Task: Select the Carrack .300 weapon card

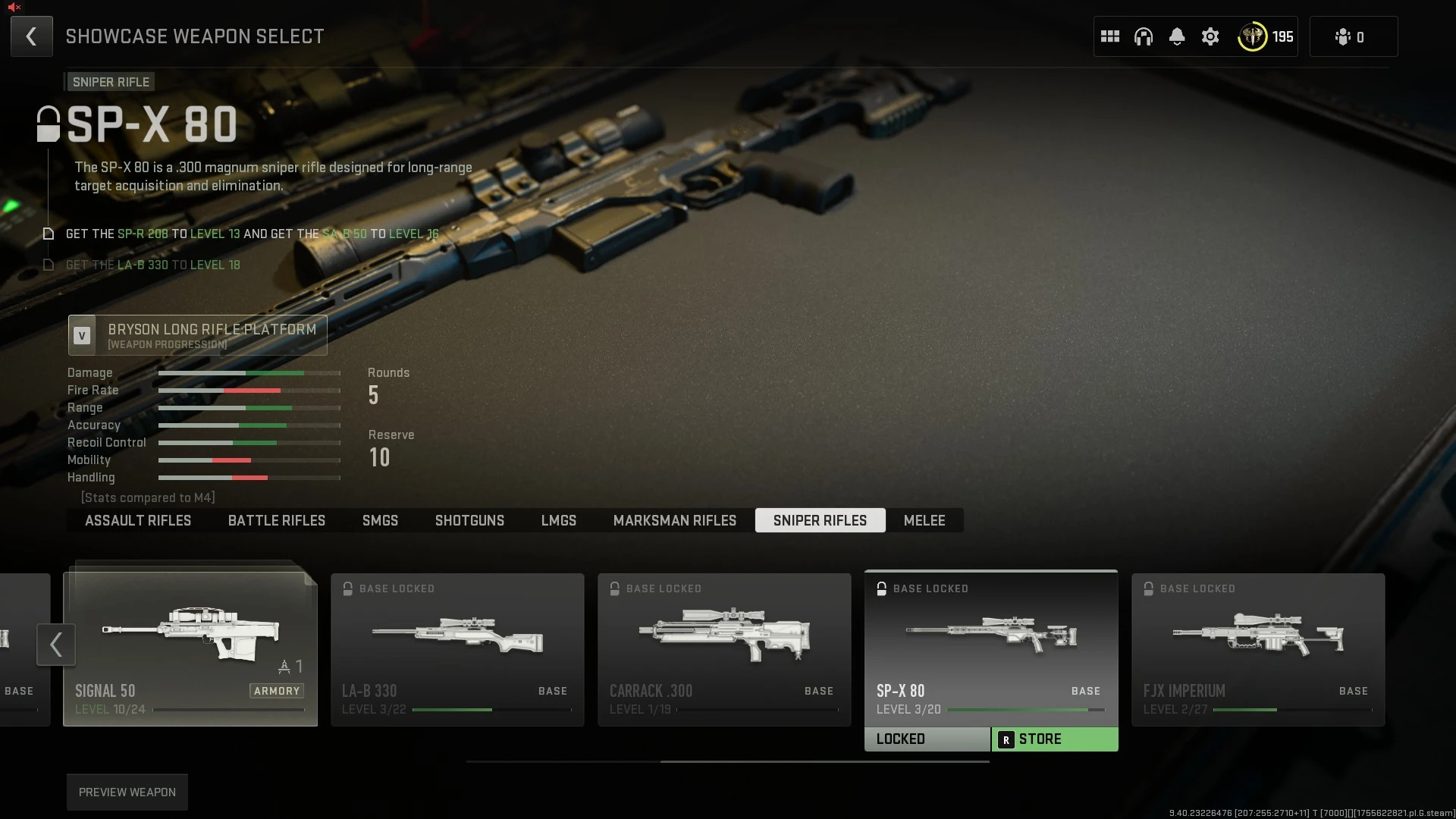Action: pyautogui.click(x=723, y=649)
